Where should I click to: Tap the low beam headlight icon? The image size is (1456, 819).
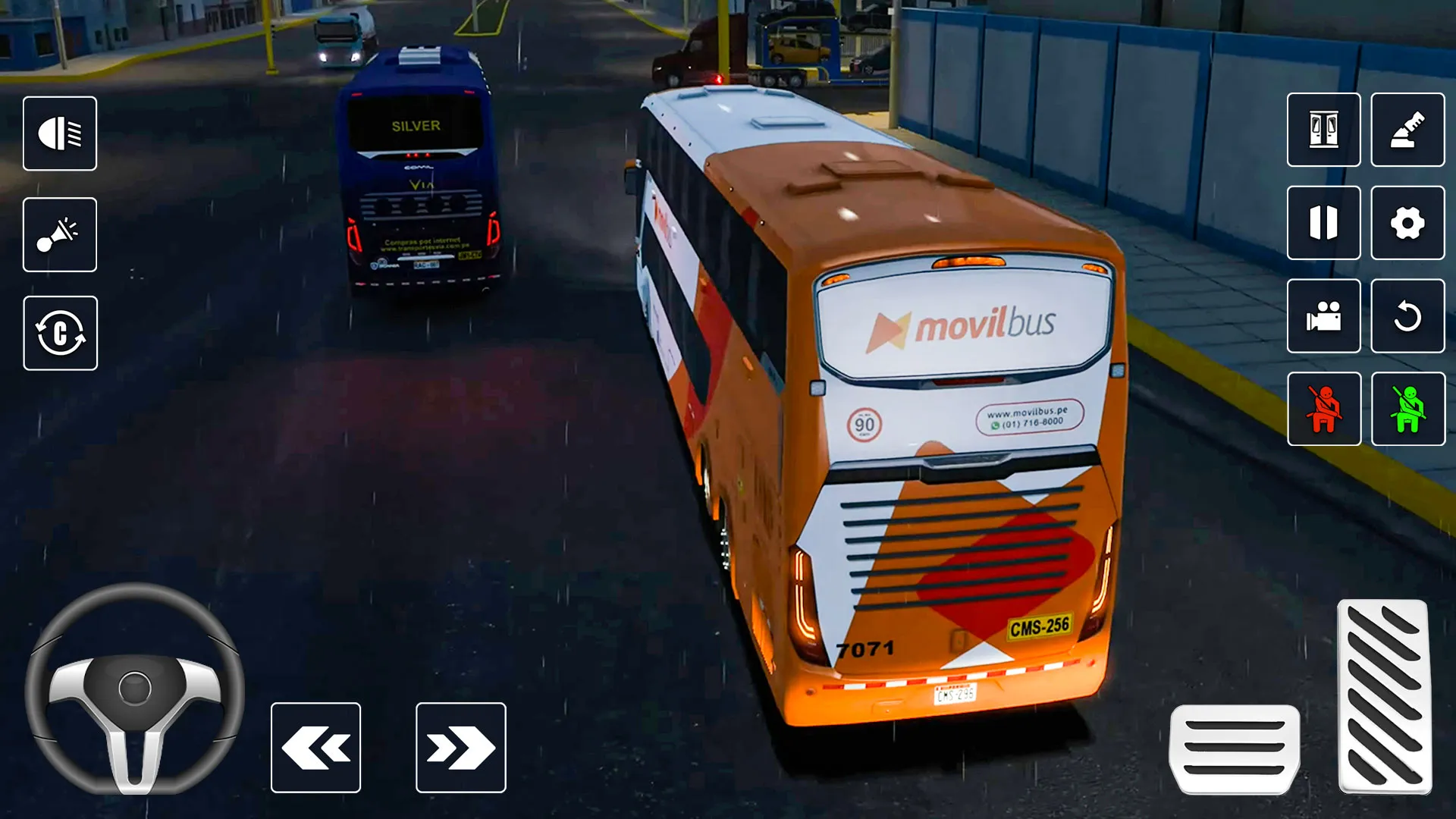(x=61, y=134)
